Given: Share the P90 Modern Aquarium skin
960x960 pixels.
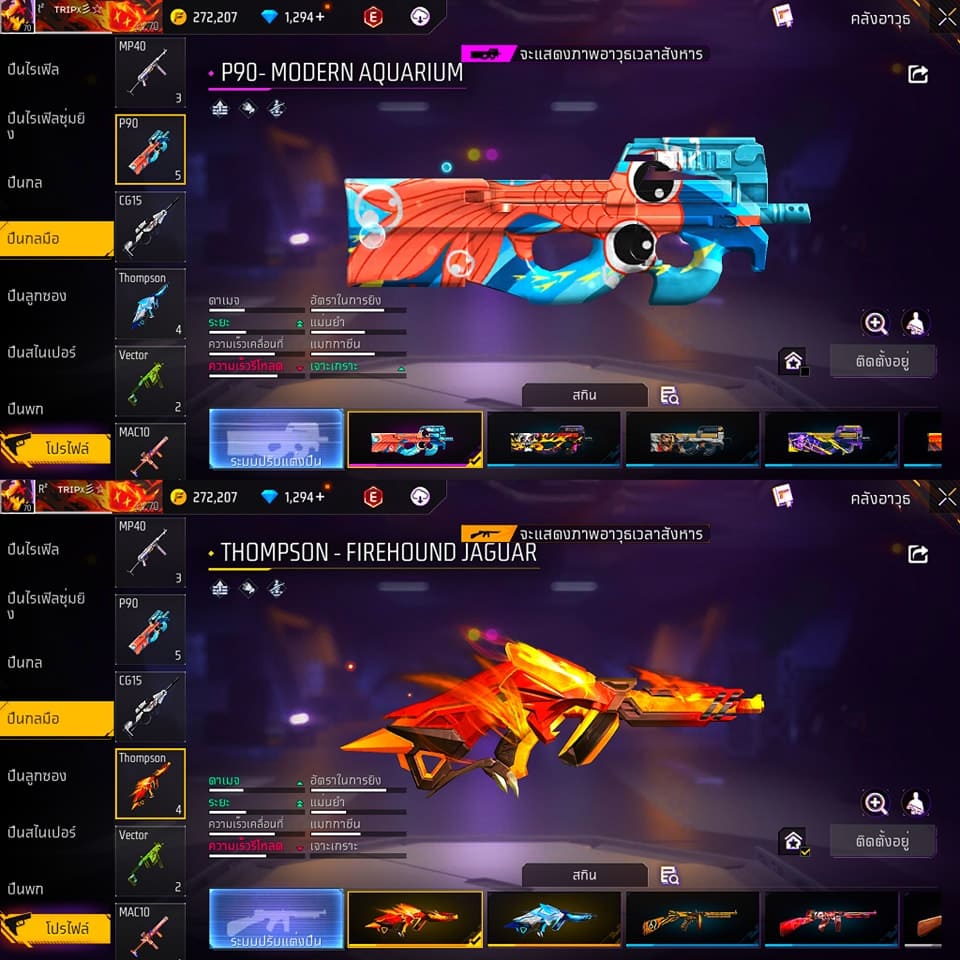Looking at the screenshot, I should click(917, 74).
